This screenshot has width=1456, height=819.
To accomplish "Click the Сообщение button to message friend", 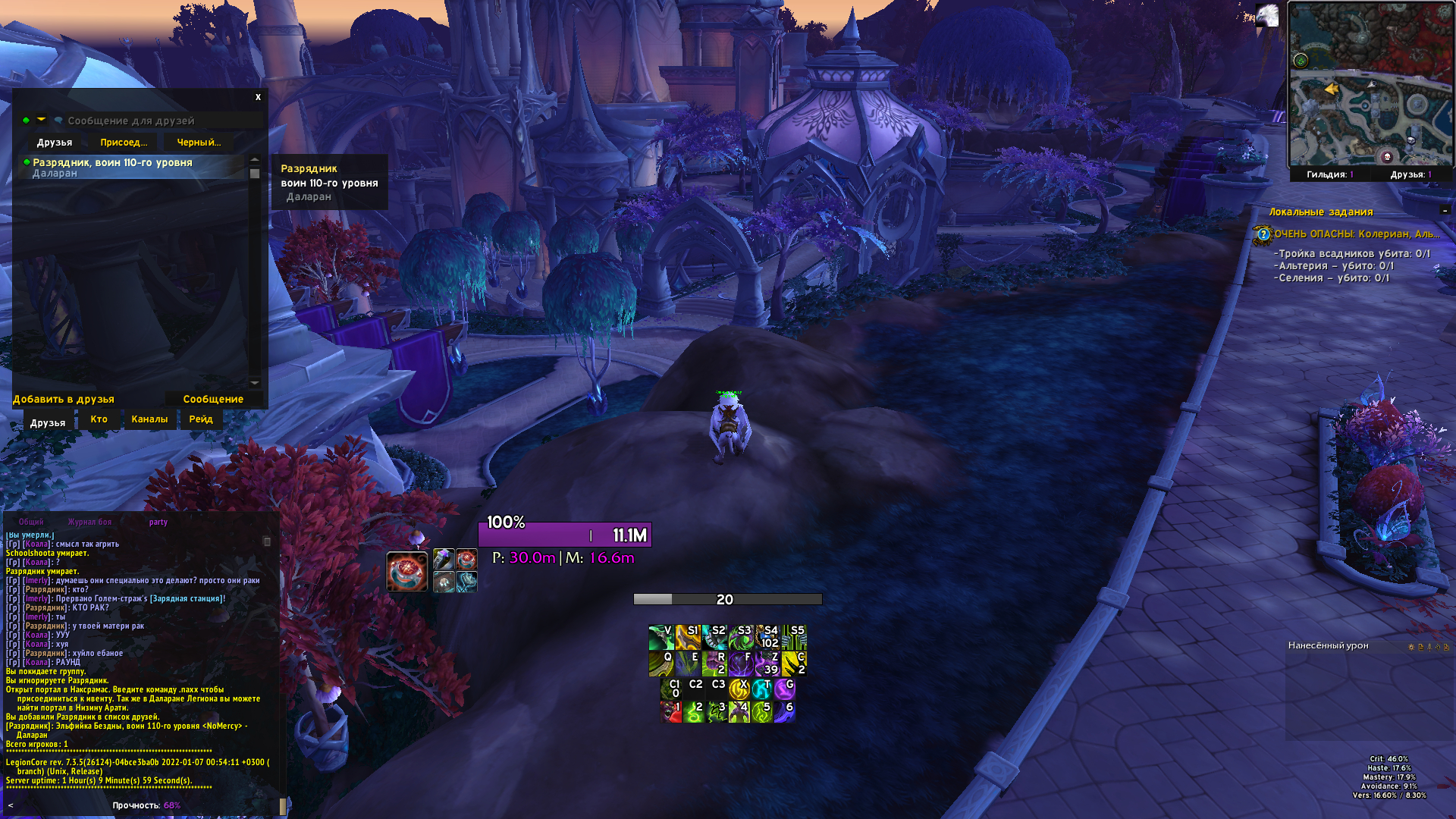I will click(x=213, y=399).
